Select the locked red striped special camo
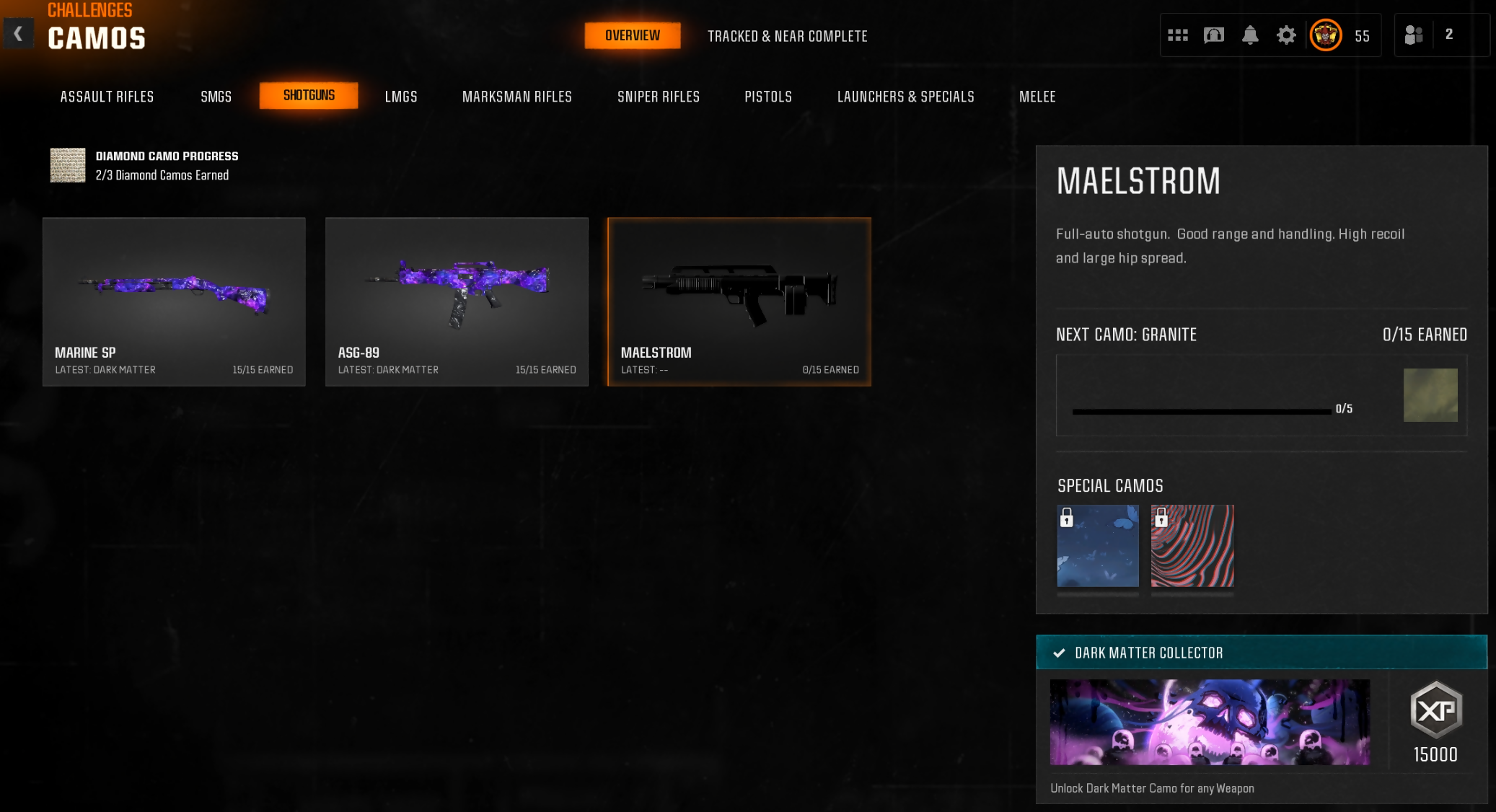Viewport: 1496px width, 812px height. click(1192, 546)
